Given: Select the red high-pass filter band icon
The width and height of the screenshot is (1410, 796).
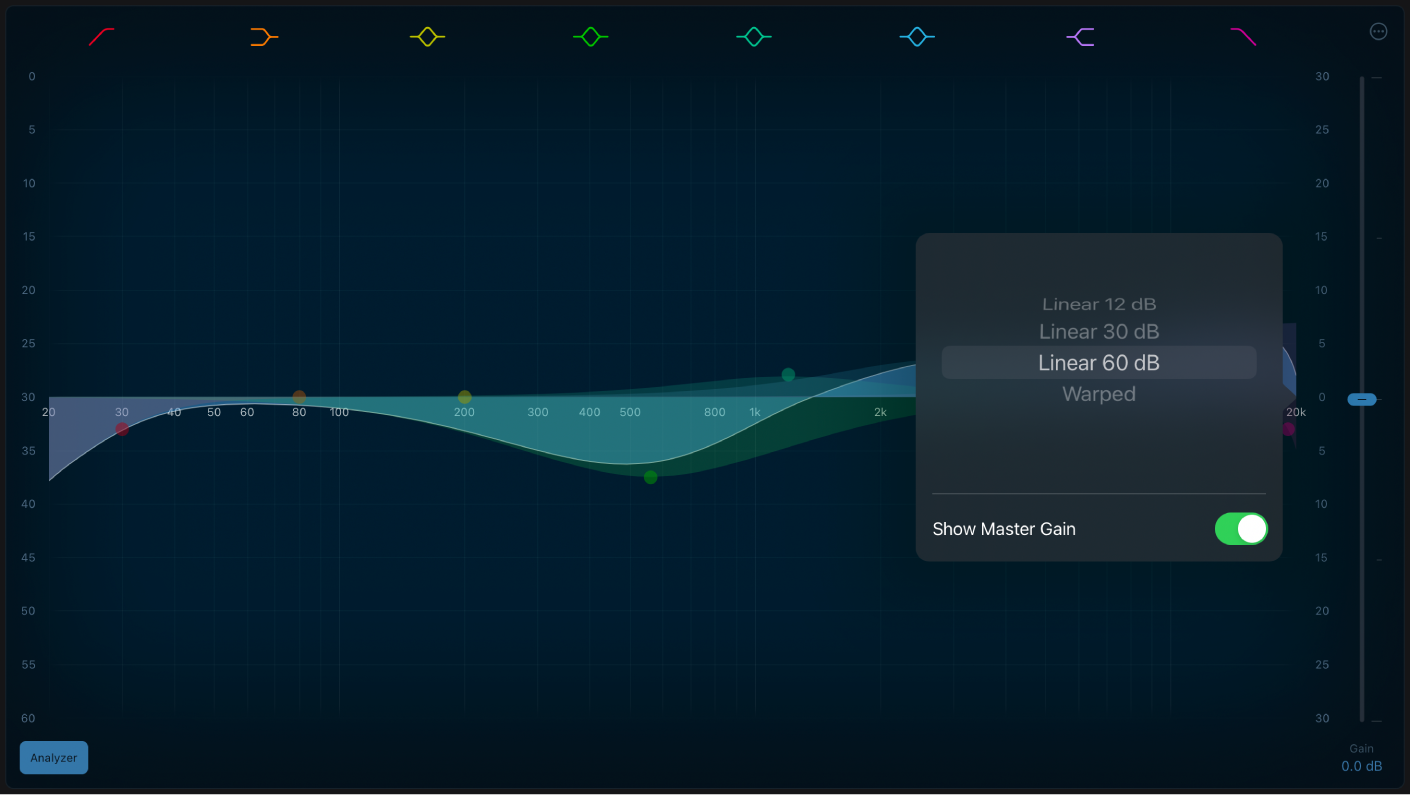Looking at the screenshot, I should pos(101,36).
